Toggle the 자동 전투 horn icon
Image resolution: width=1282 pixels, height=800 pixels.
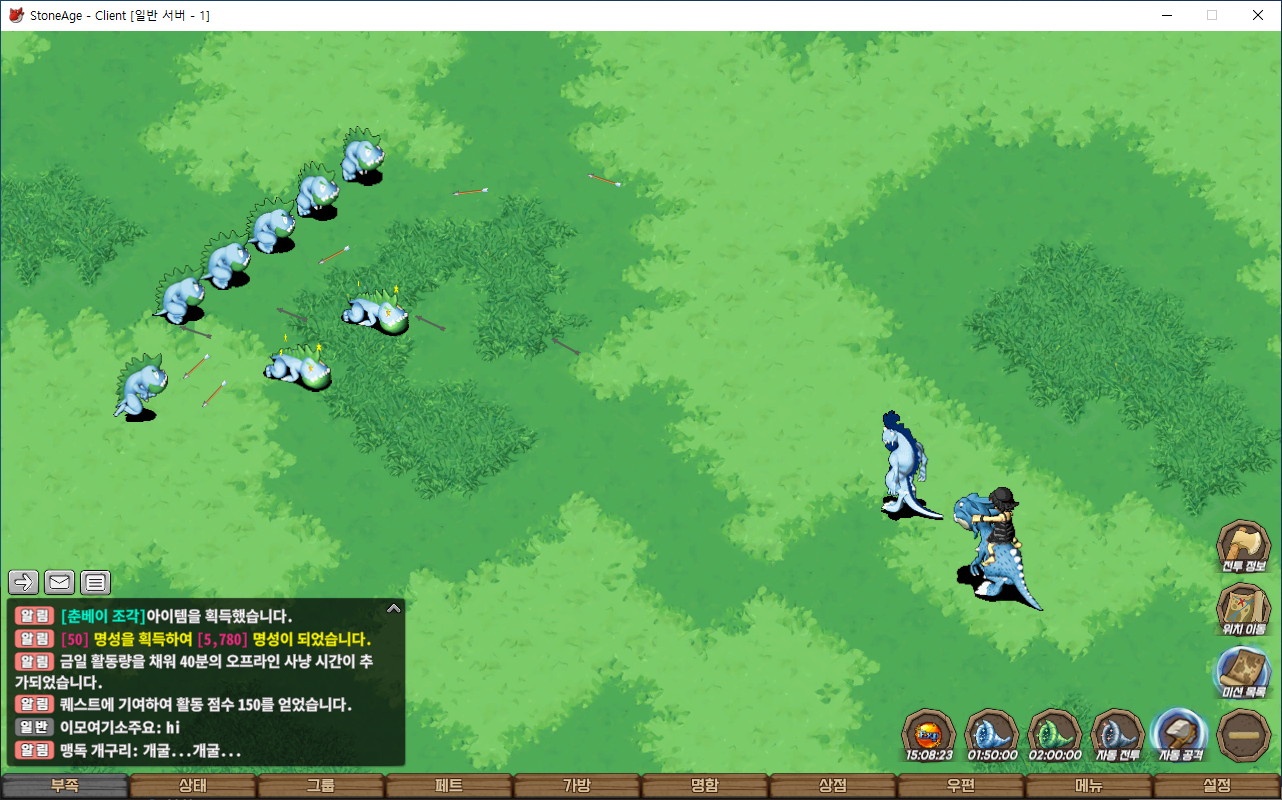[x=1117, y=735]
